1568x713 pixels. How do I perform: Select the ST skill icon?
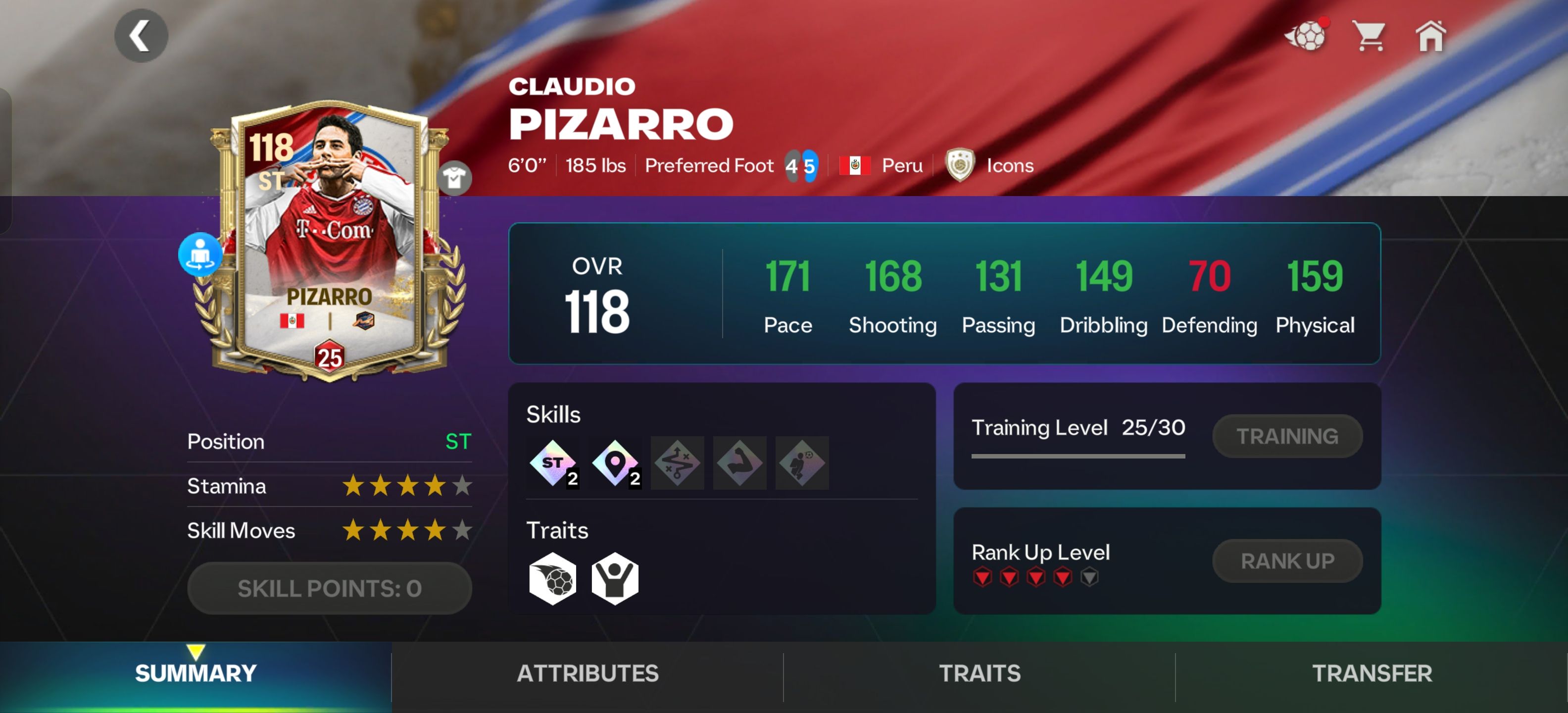coord(553,463)
